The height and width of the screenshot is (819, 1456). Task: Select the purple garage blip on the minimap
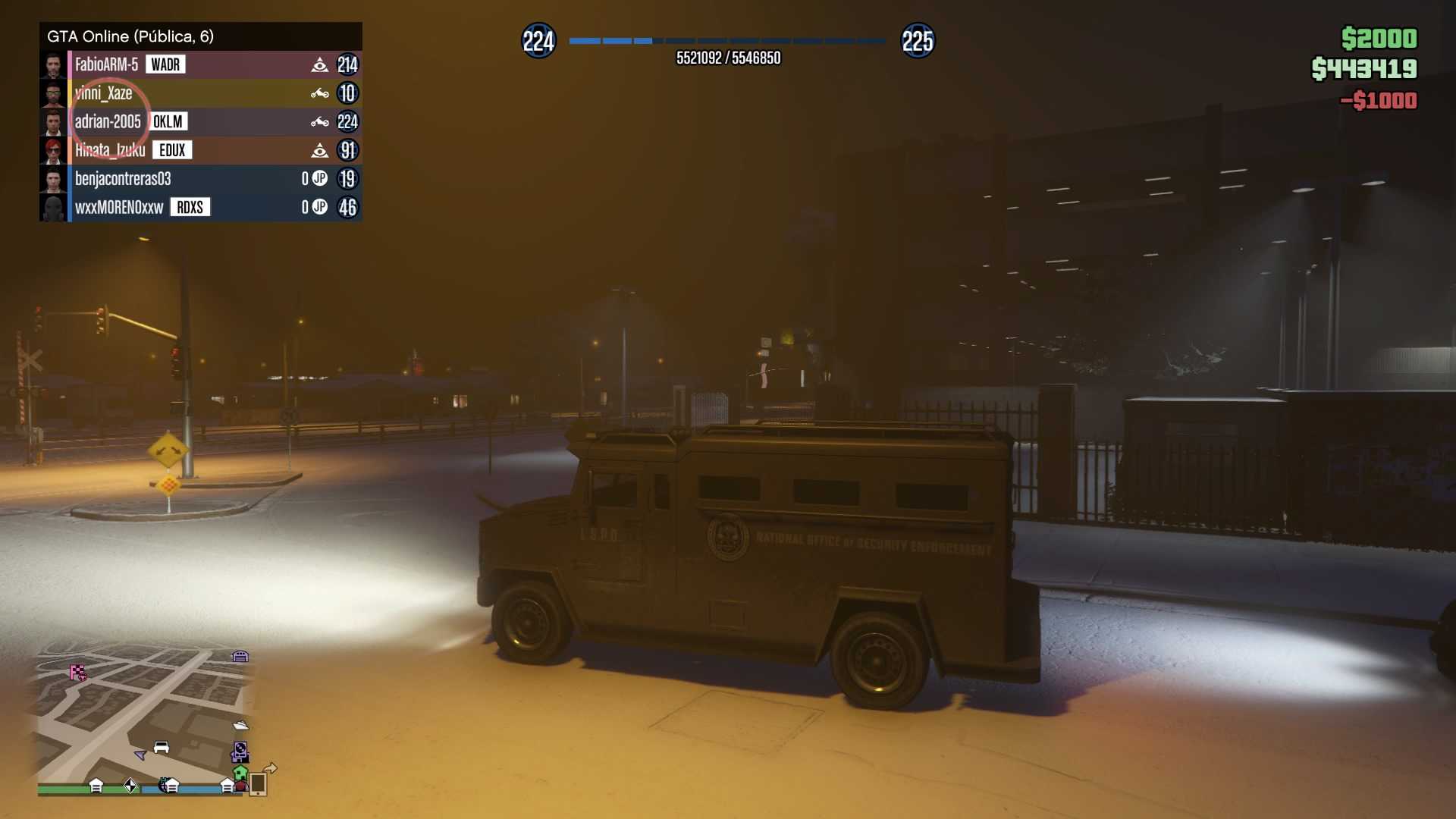(240, 656)
